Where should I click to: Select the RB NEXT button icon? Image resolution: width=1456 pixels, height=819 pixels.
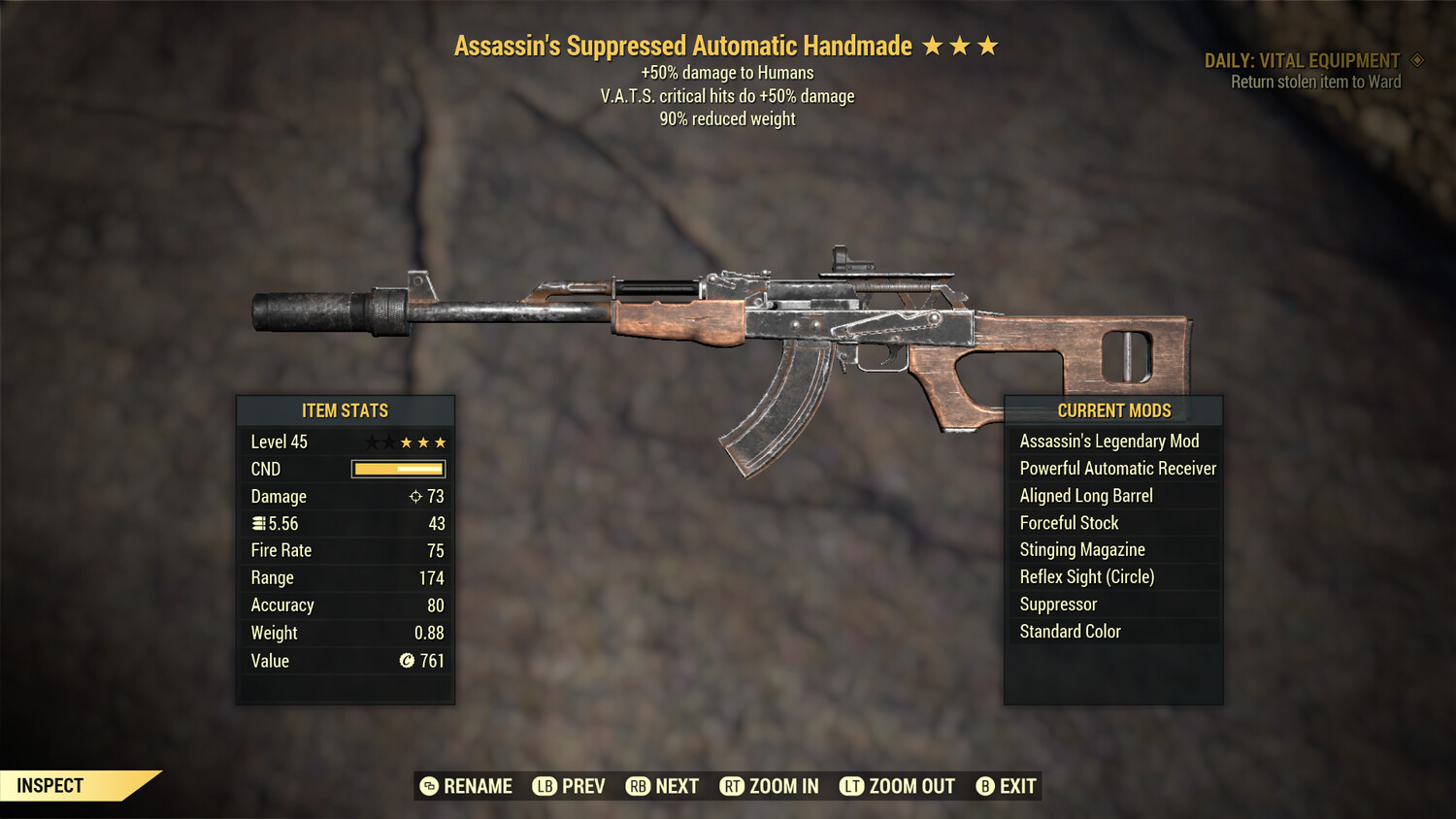click(x=641, y=786)
